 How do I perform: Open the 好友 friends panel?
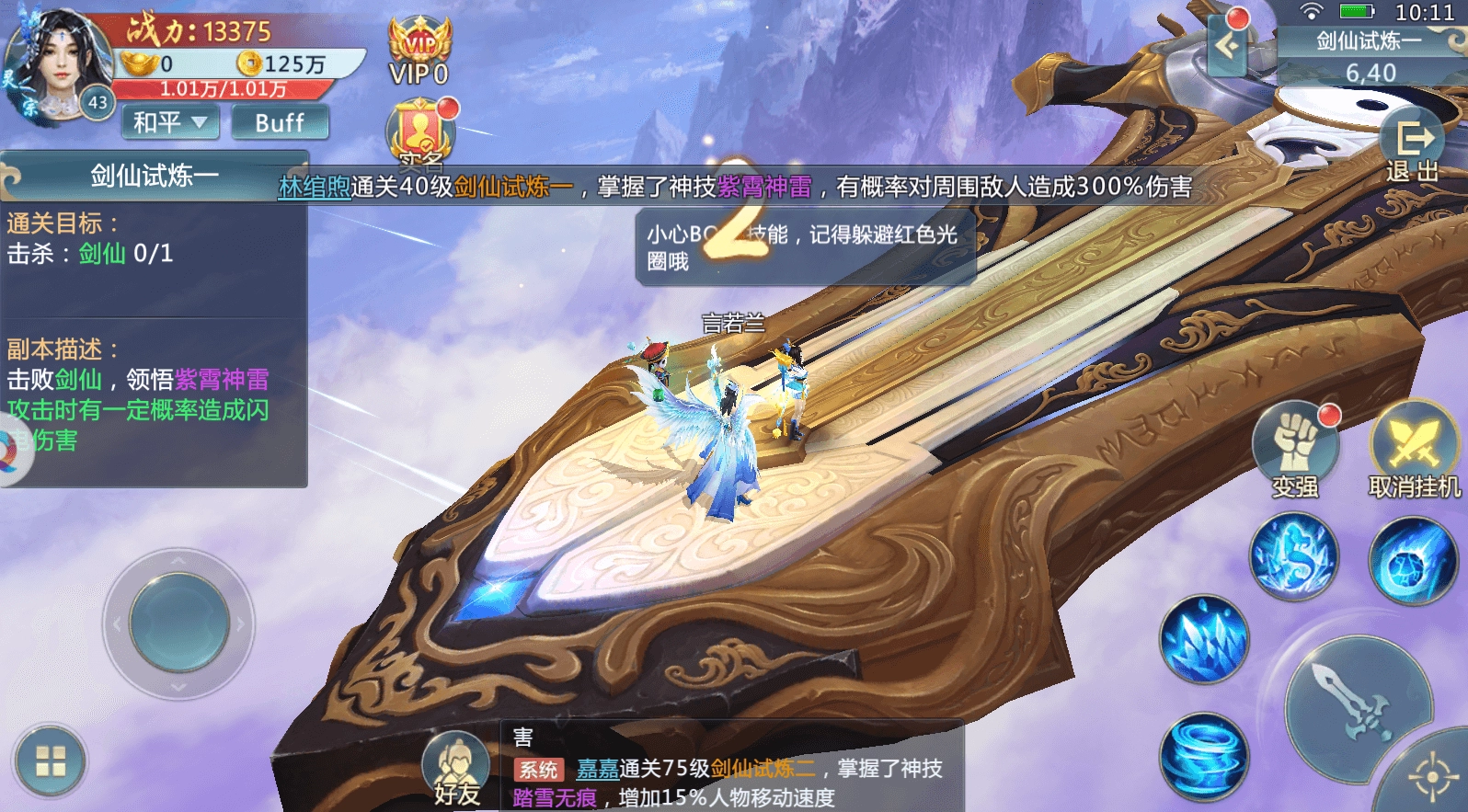tap(457, 761)
